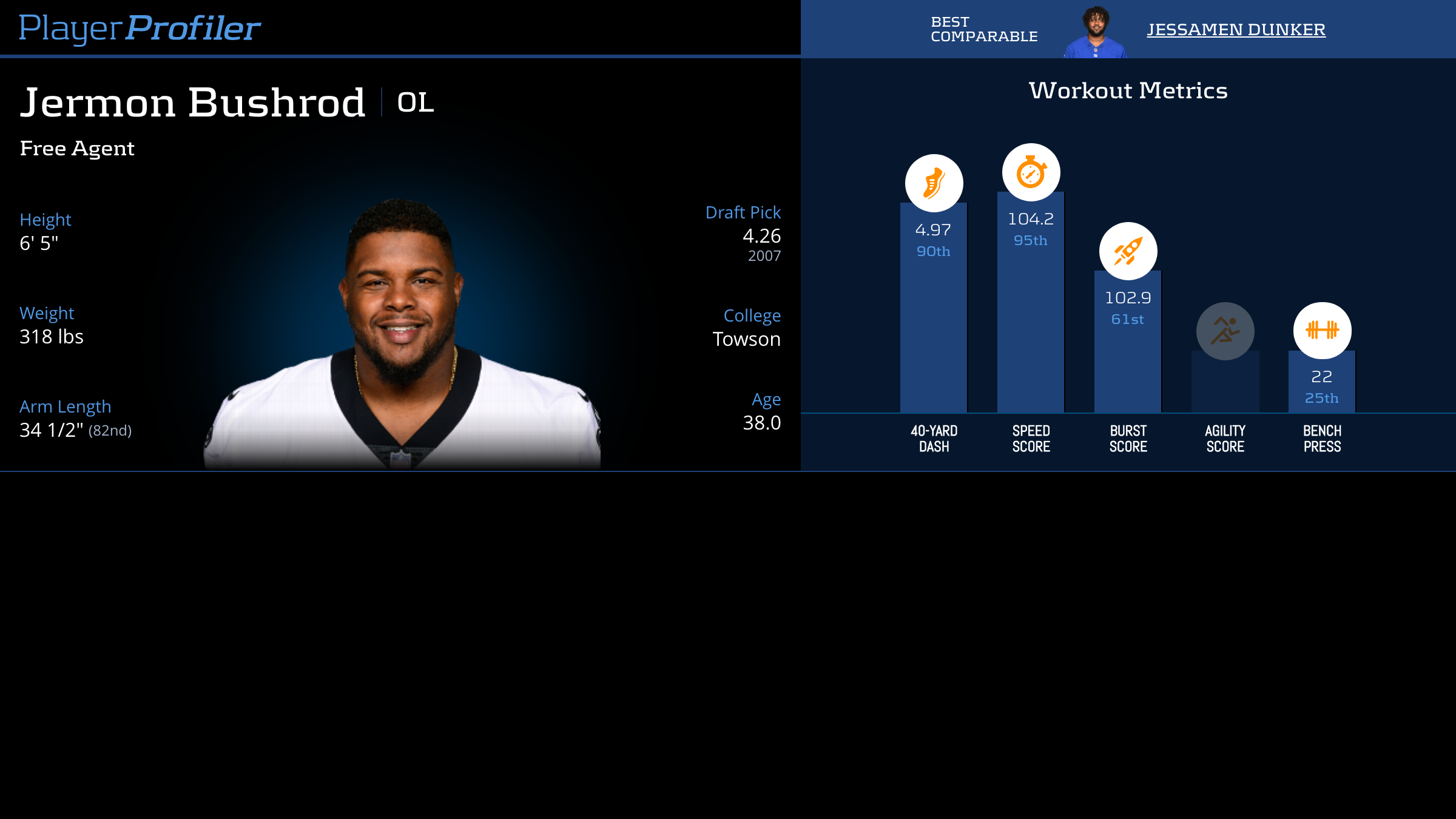This screenshot has height=819, width=1456.
Task: Select the Speed Score stopwatch icon
Action: point(1031,172)
